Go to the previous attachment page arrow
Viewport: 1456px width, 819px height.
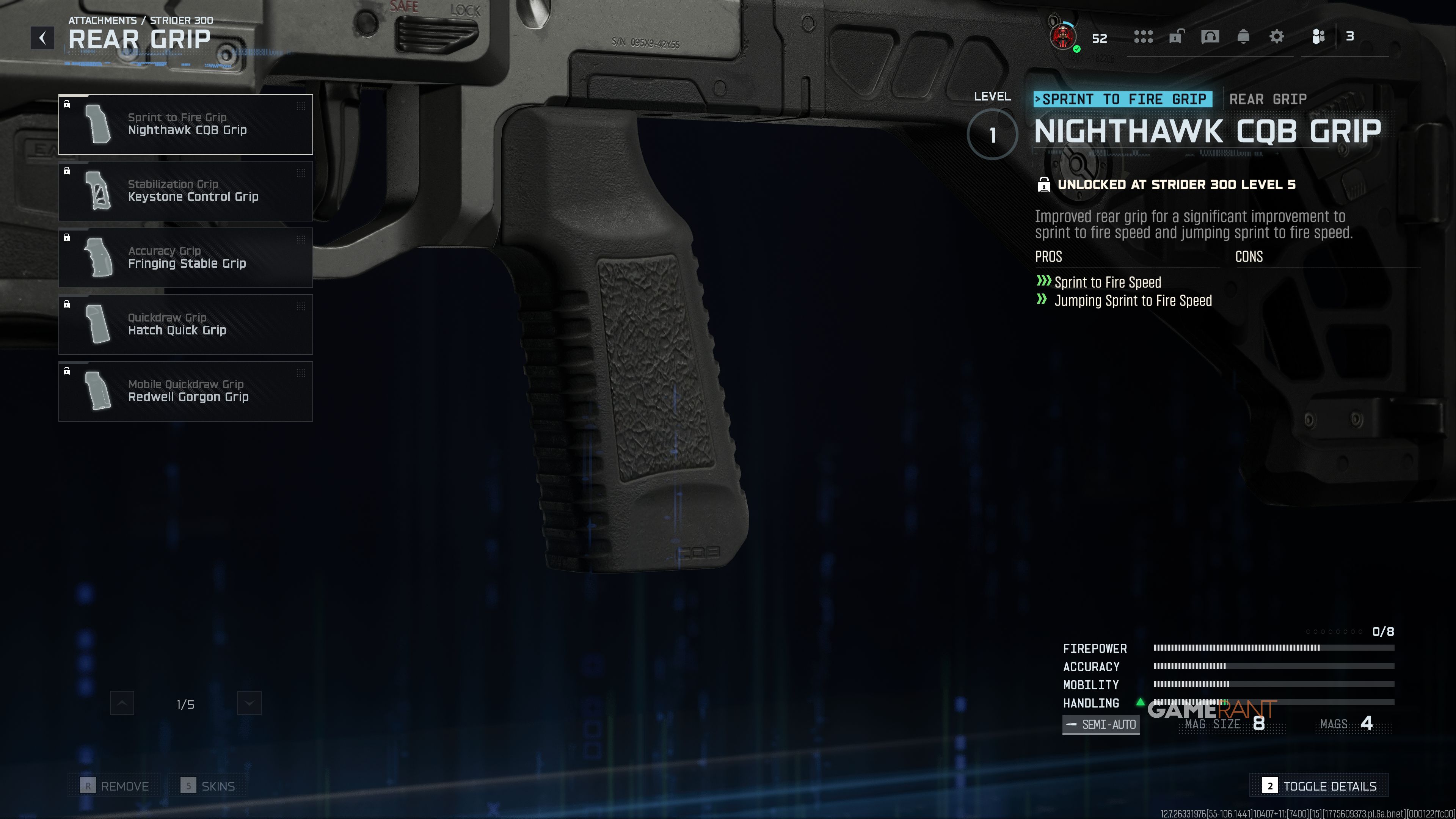coord(122,703)
